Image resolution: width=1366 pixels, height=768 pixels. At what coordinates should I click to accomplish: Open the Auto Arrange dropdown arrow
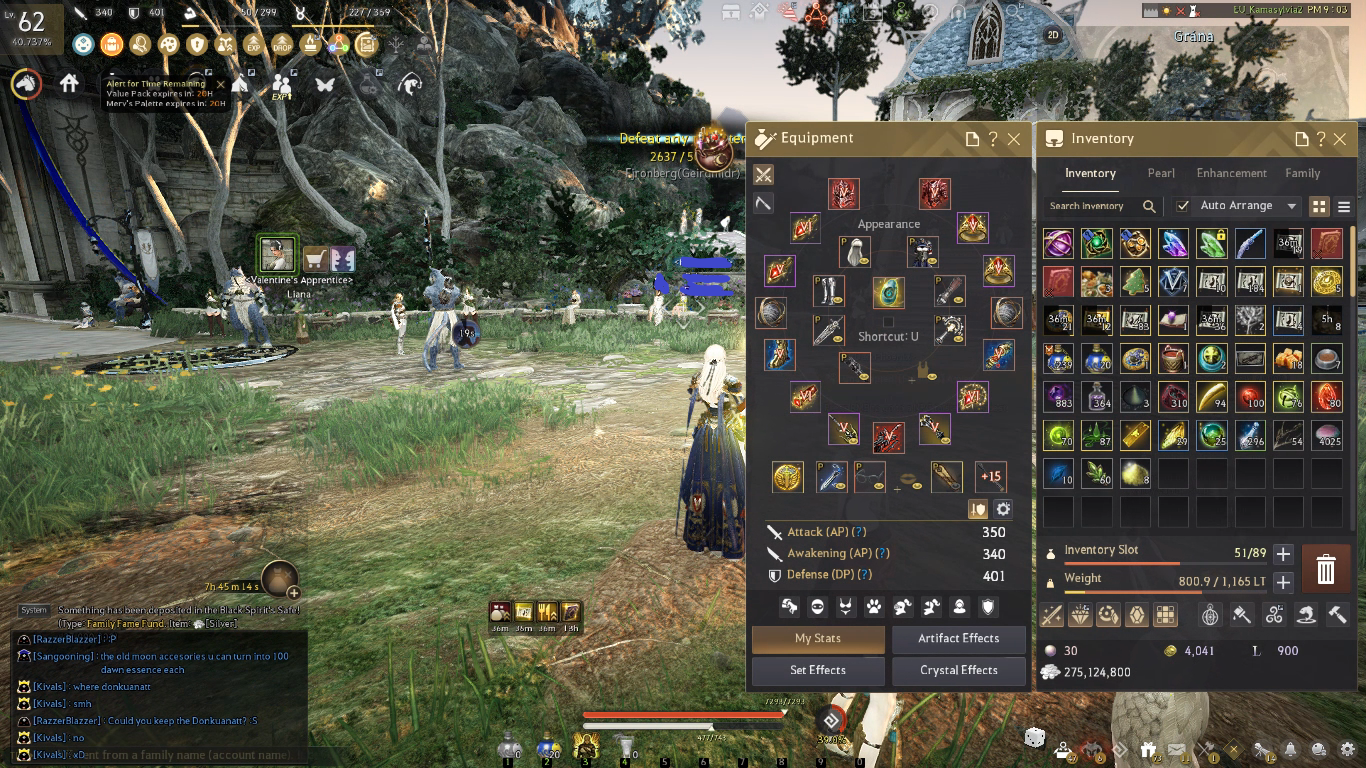(1292, 206)
